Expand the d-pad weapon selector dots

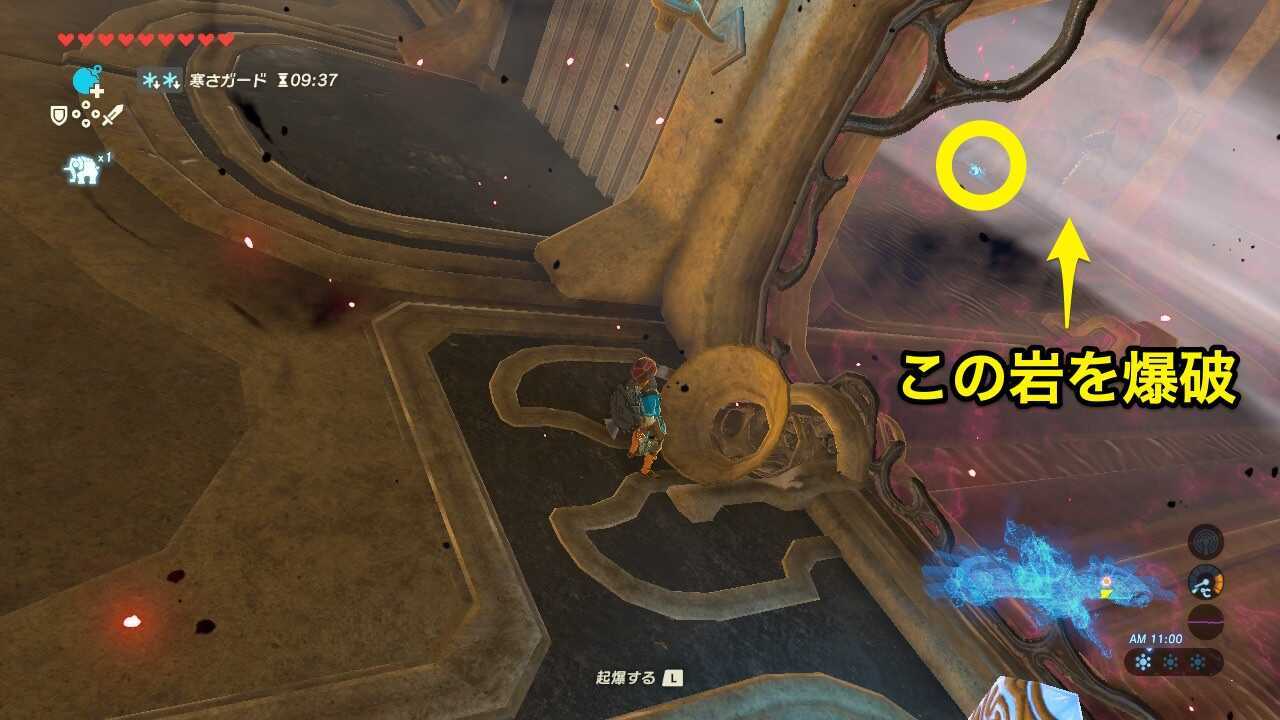(85, 113)
